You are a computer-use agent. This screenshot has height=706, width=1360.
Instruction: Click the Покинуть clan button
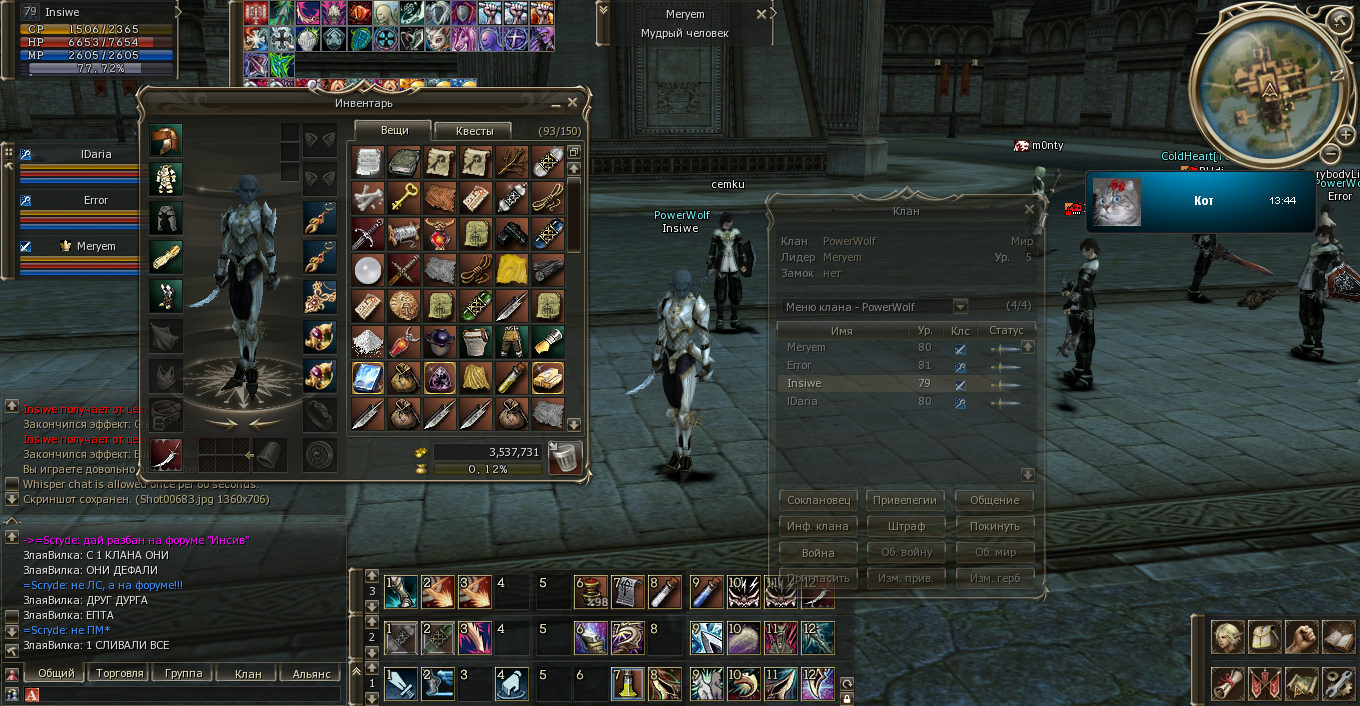pos(994,526)
